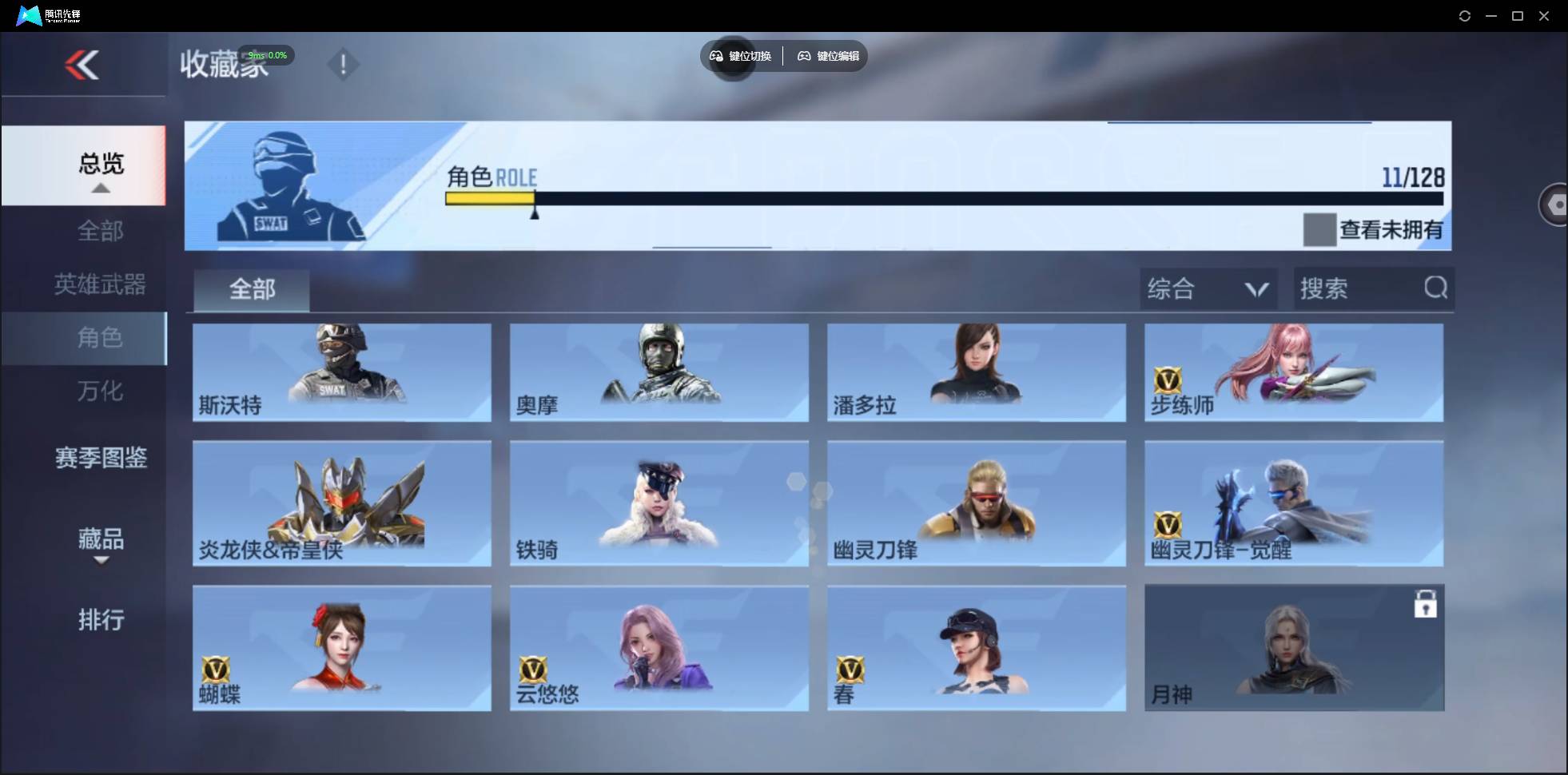Click the refresh icon in the title bar

pyautogui.click(x=1466, y=15)
